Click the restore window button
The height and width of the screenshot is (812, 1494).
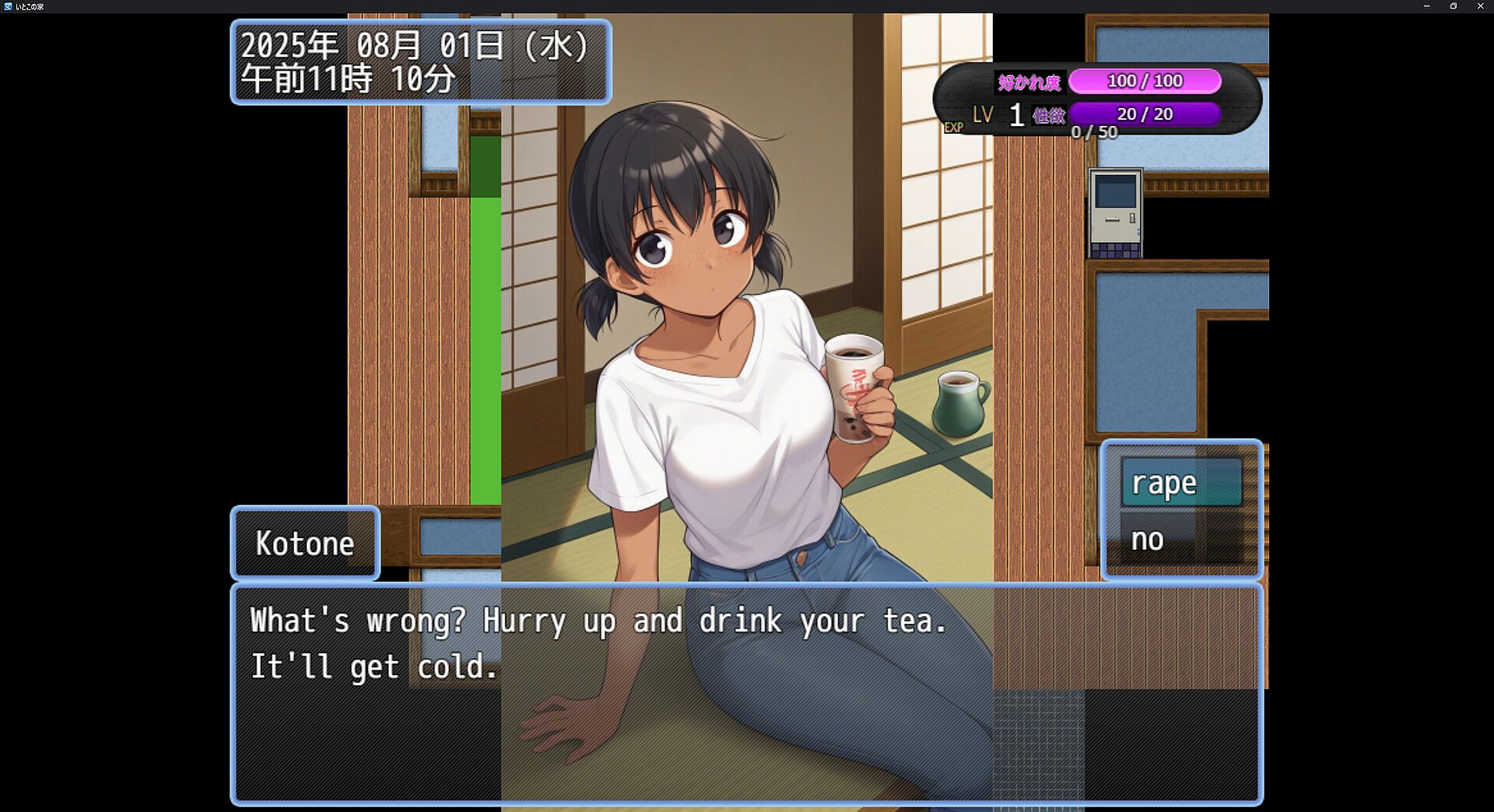[x=1453, y=6]
